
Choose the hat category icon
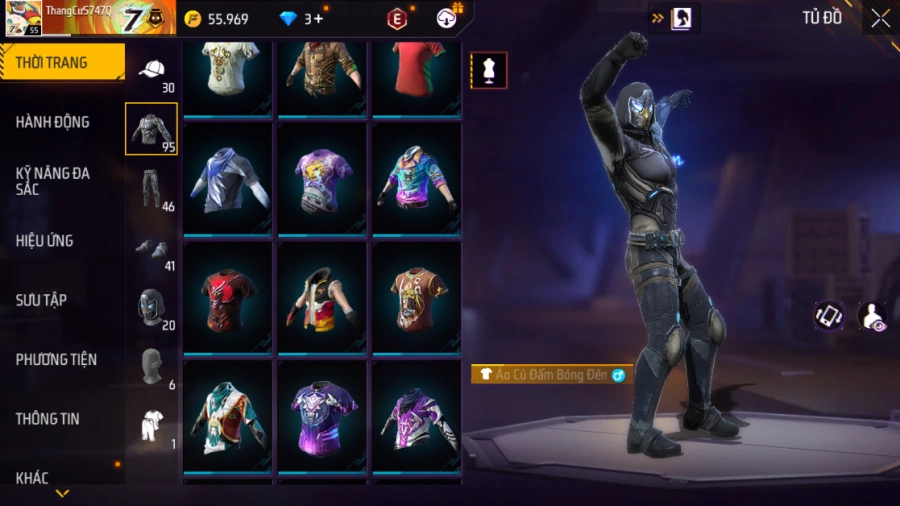click(152, 70)
